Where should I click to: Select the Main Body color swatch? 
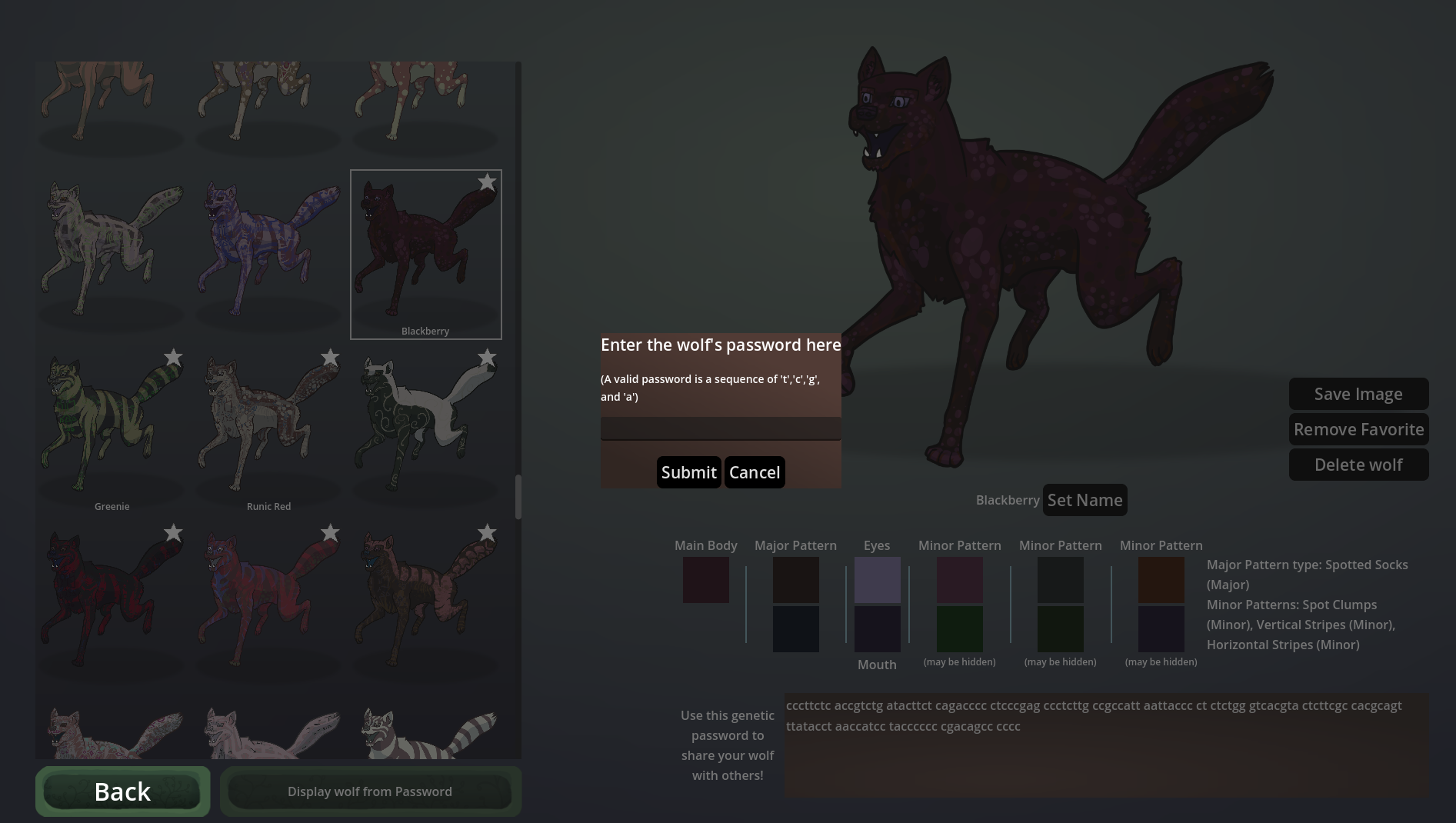(705, 580)
